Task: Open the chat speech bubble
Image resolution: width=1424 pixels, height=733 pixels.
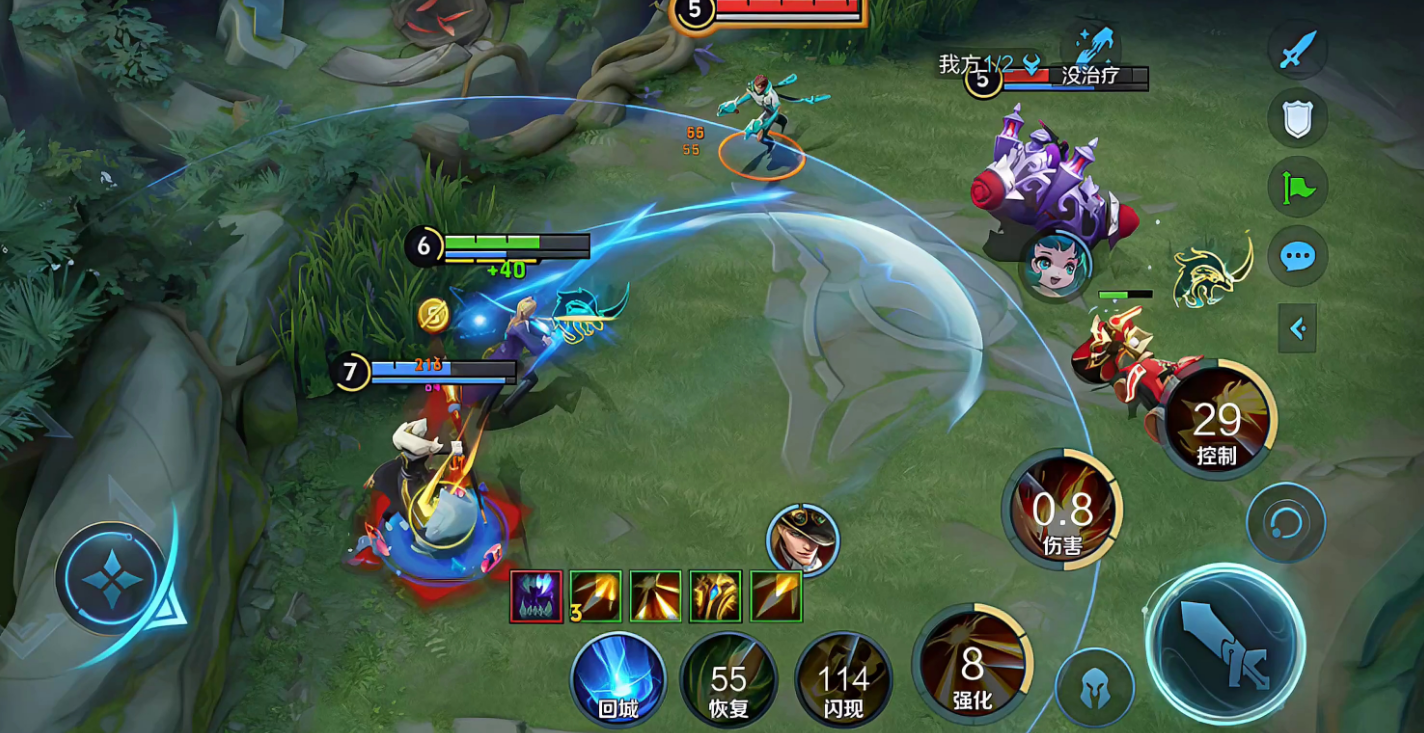Action: 1297,256
